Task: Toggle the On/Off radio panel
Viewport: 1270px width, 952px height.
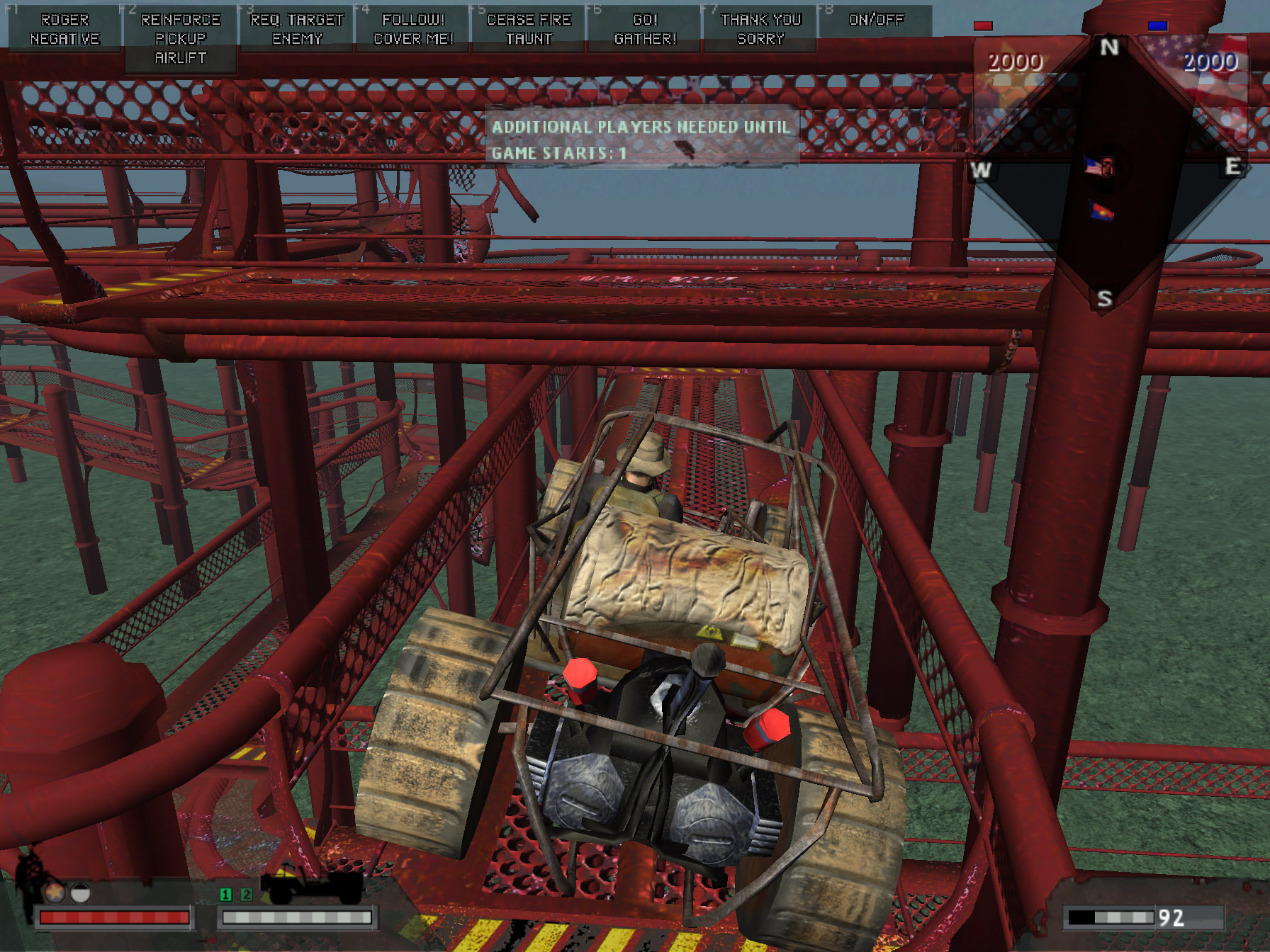Action: [876, 20]
